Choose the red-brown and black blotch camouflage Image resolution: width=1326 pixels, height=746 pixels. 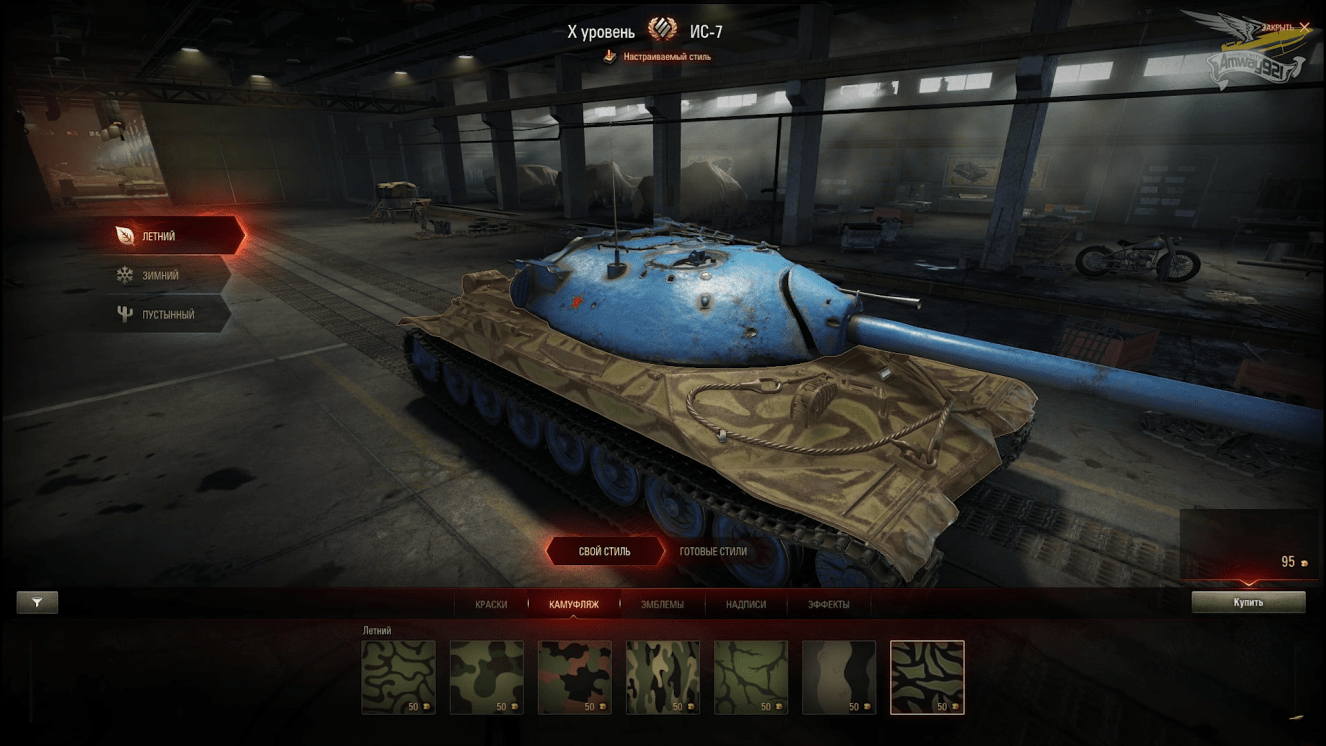click(x=575, y=677)
